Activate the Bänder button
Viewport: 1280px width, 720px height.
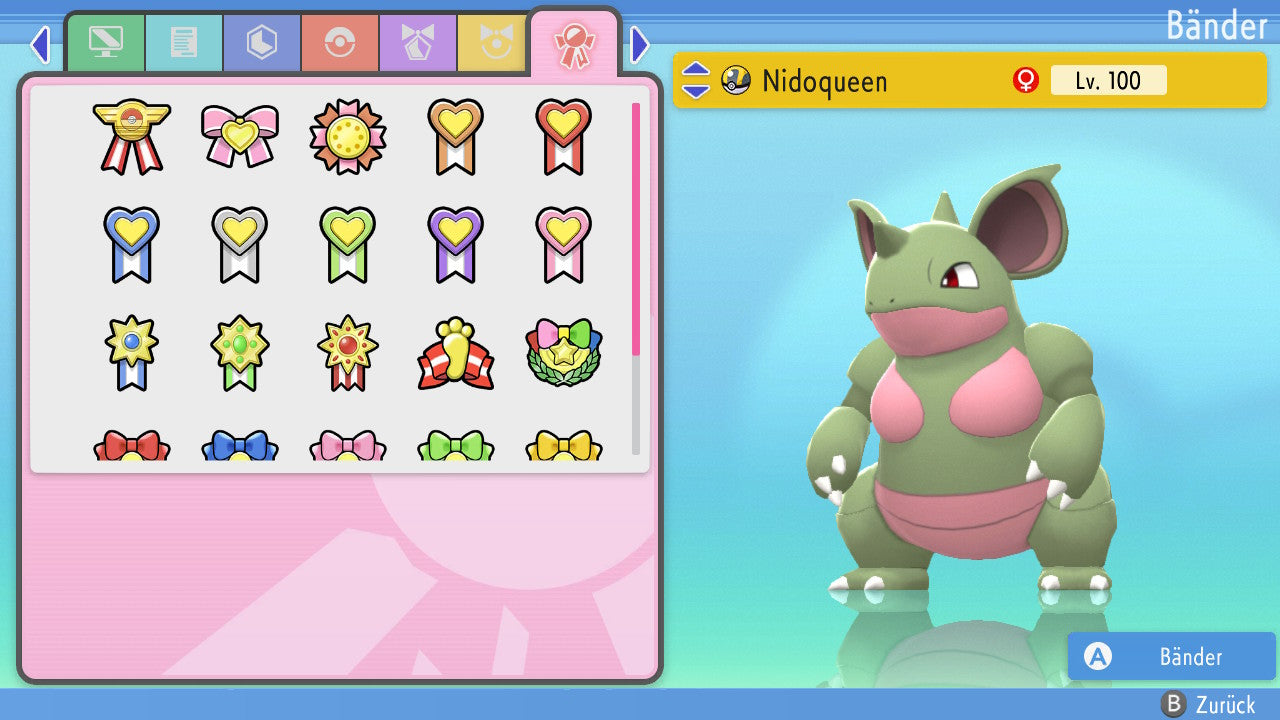click(1171, 656)
